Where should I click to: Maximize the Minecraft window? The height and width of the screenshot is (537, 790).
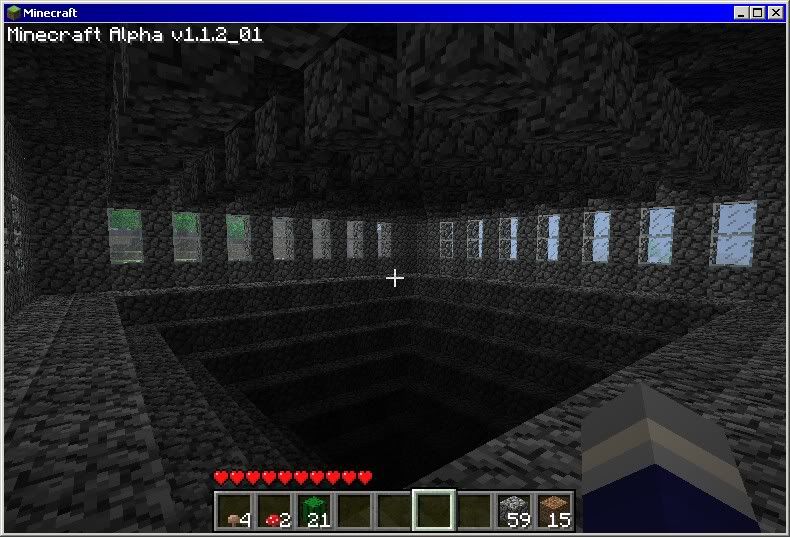pos(757,12)
